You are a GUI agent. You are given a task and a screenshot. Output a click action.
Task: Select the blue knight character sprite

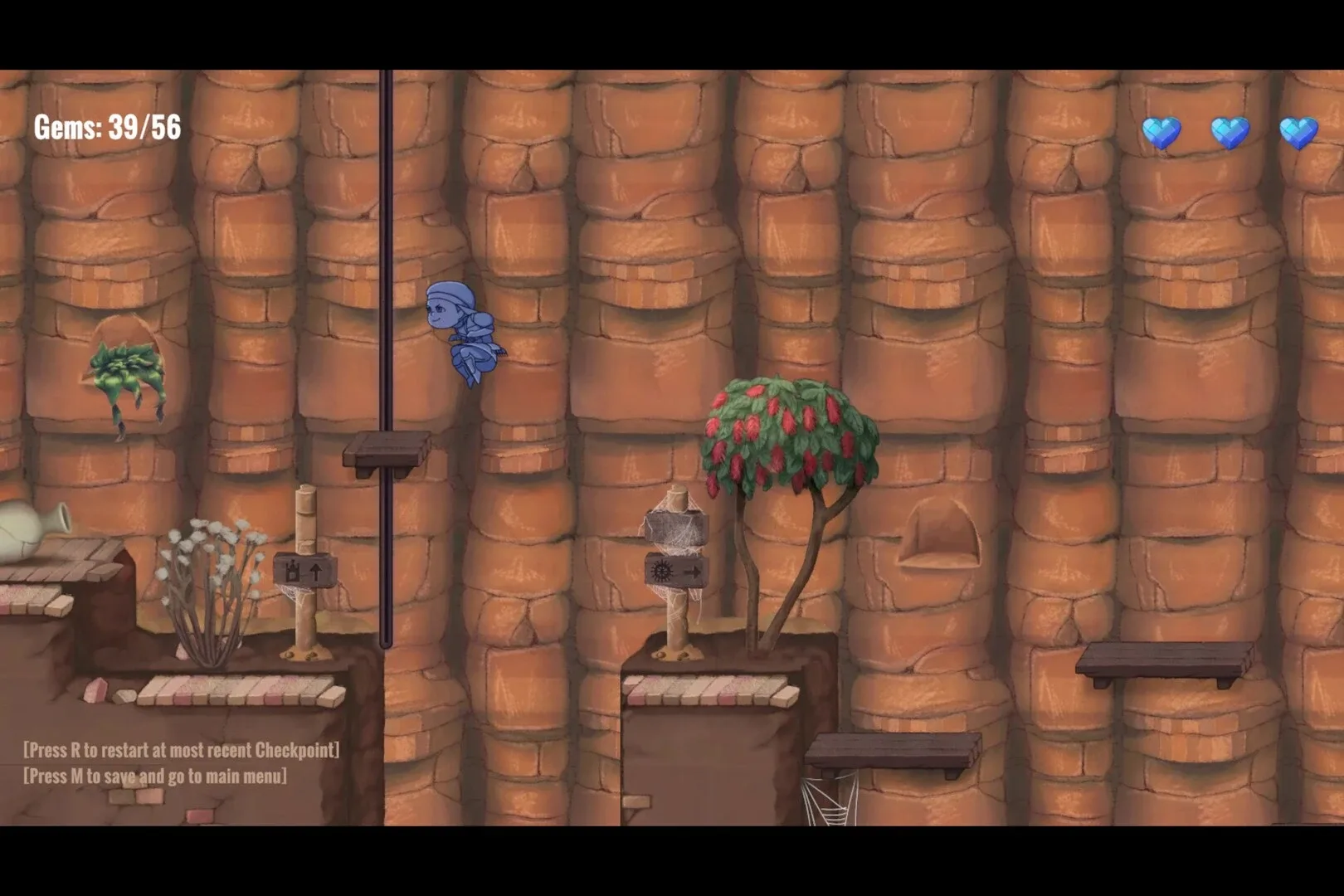[466, 332]
